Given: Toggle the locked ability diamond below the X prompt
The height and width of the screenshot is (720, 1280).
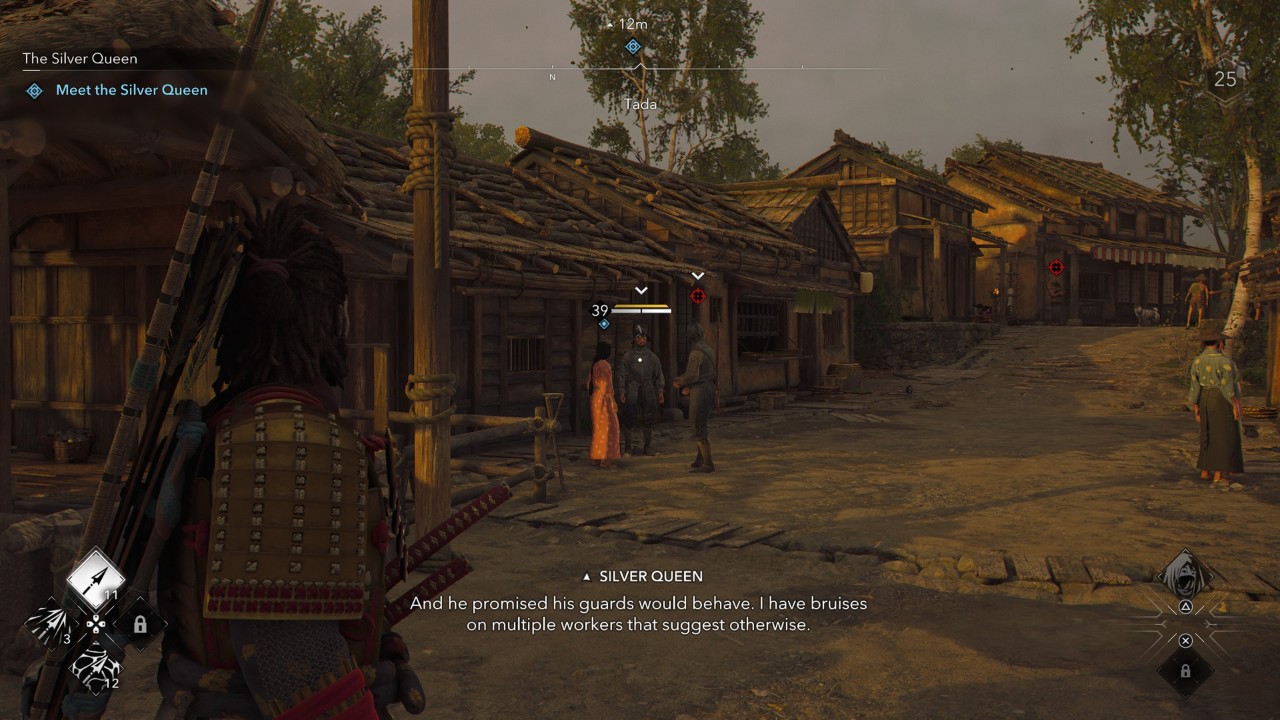Looking at the screenshot, I should click(x=1186, y=672).
